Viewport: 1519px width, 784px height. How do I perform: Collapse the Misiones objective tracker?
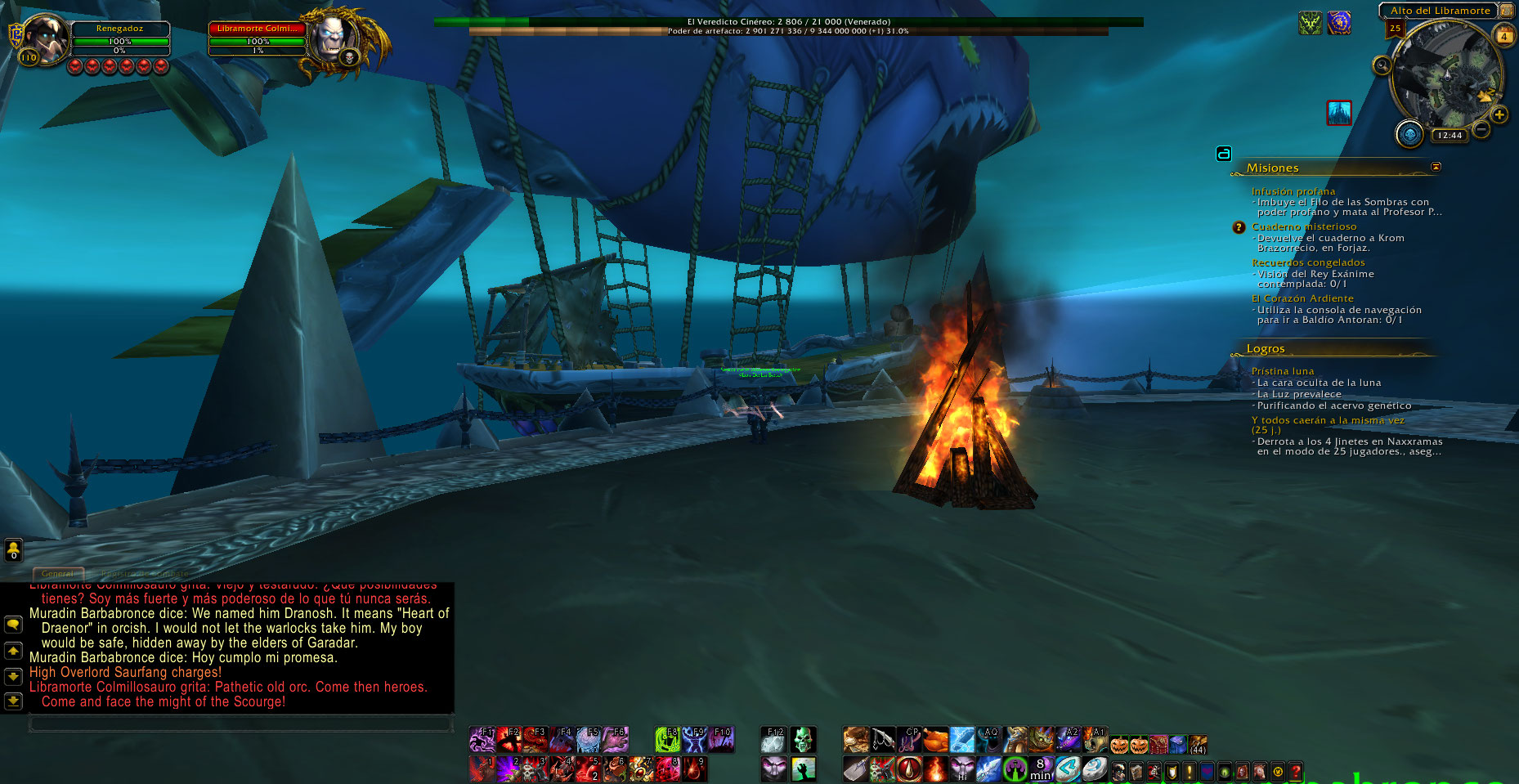(1436, 167)
